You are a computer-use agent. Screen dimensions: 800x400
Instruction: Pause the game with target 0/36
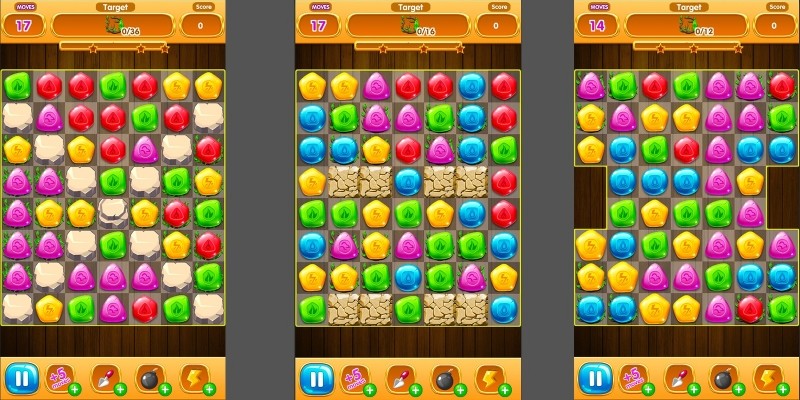(20, 378)
